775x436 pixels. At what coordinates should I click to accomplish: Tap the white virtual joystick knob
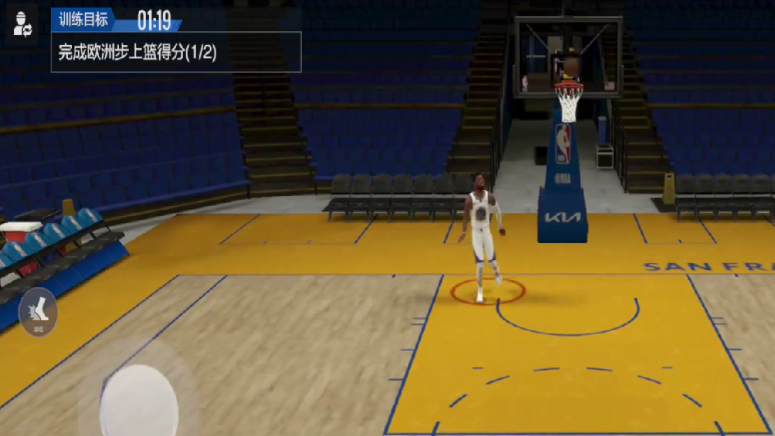point(139,402)
